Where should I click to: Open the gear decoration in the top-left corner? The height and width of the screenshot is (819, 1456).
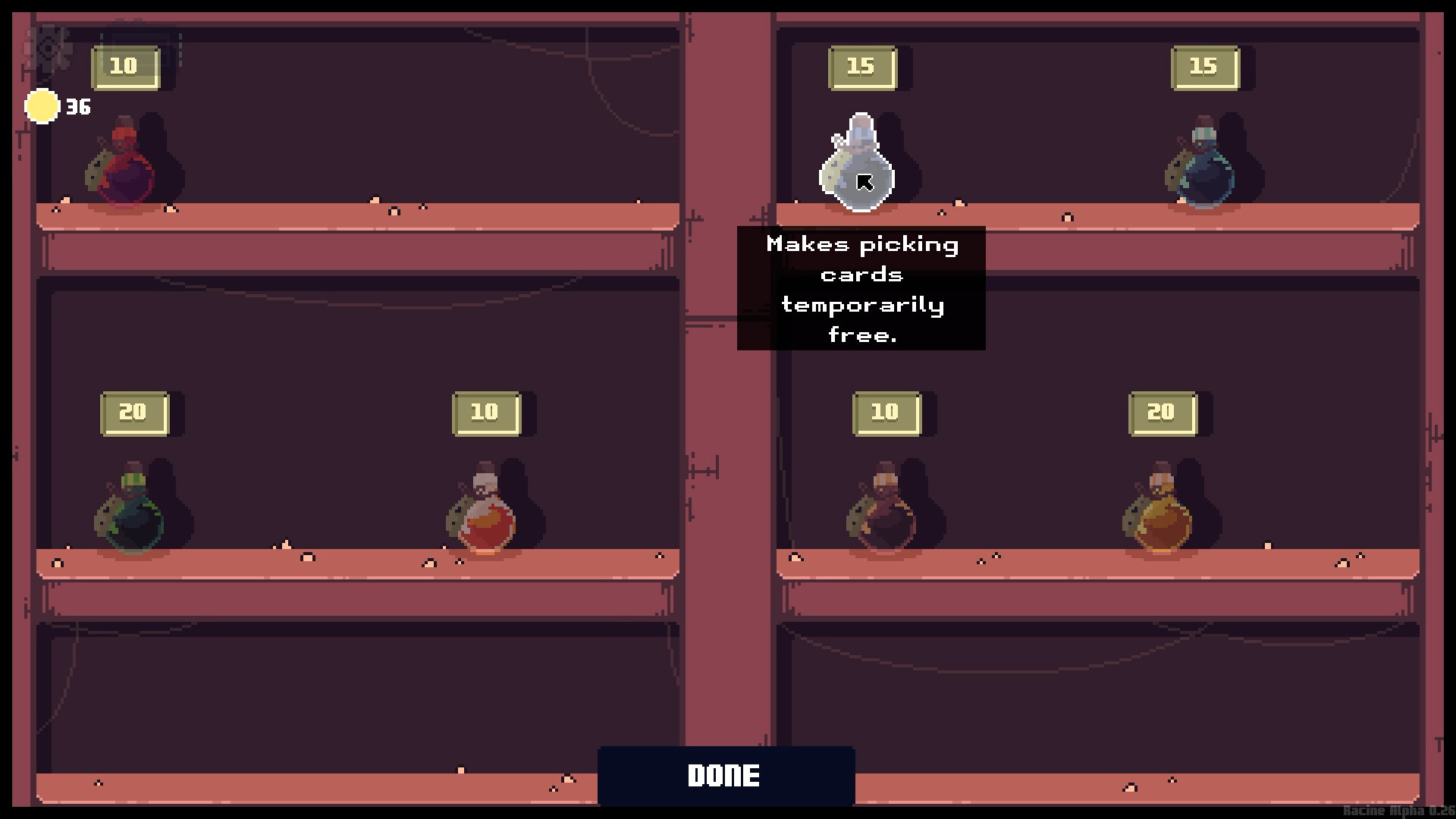click(52, 49)
